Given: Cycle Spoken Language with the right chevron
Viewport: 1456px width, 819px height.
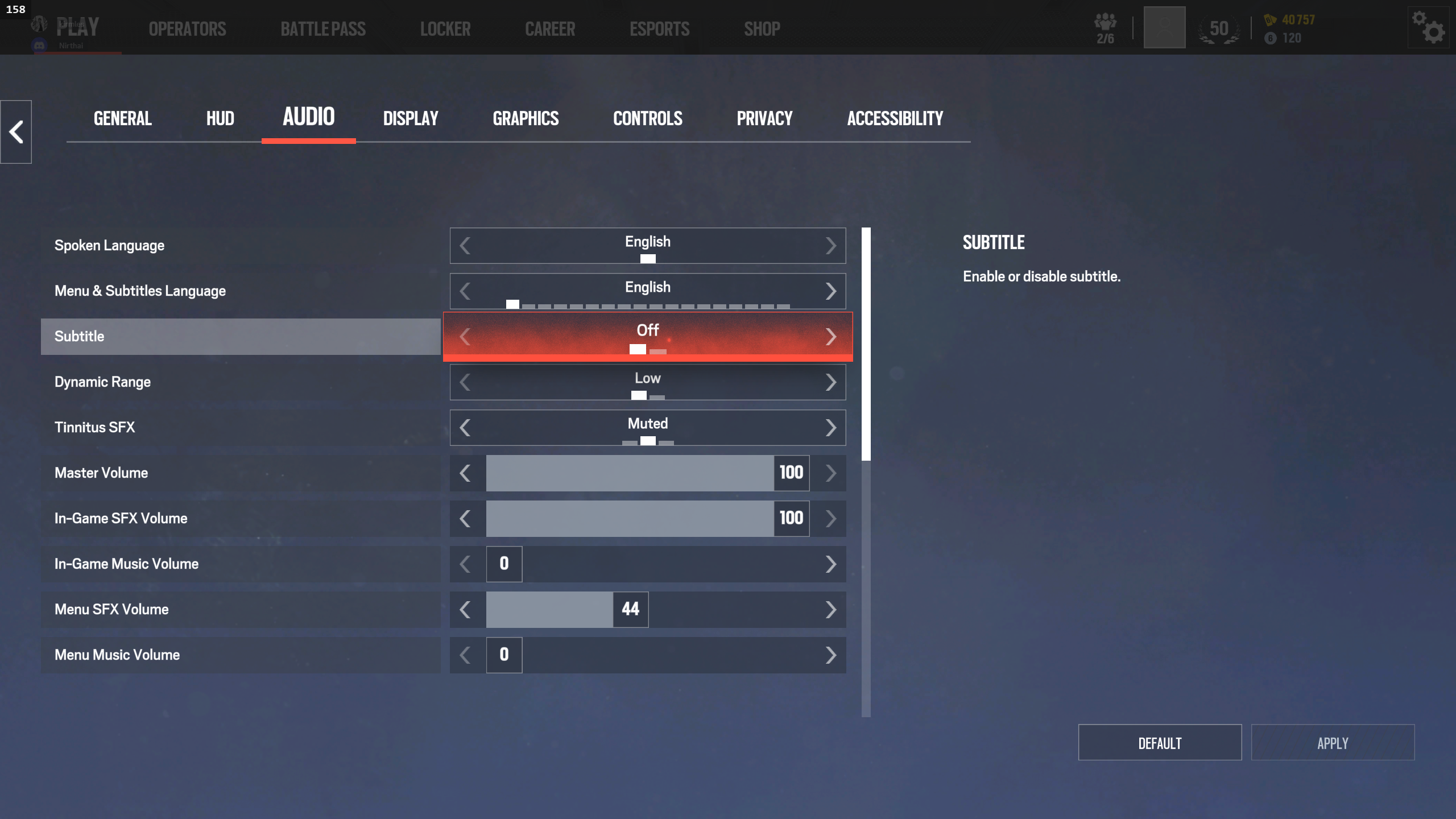Looking at the screenshot, I should tap(832, 245).
